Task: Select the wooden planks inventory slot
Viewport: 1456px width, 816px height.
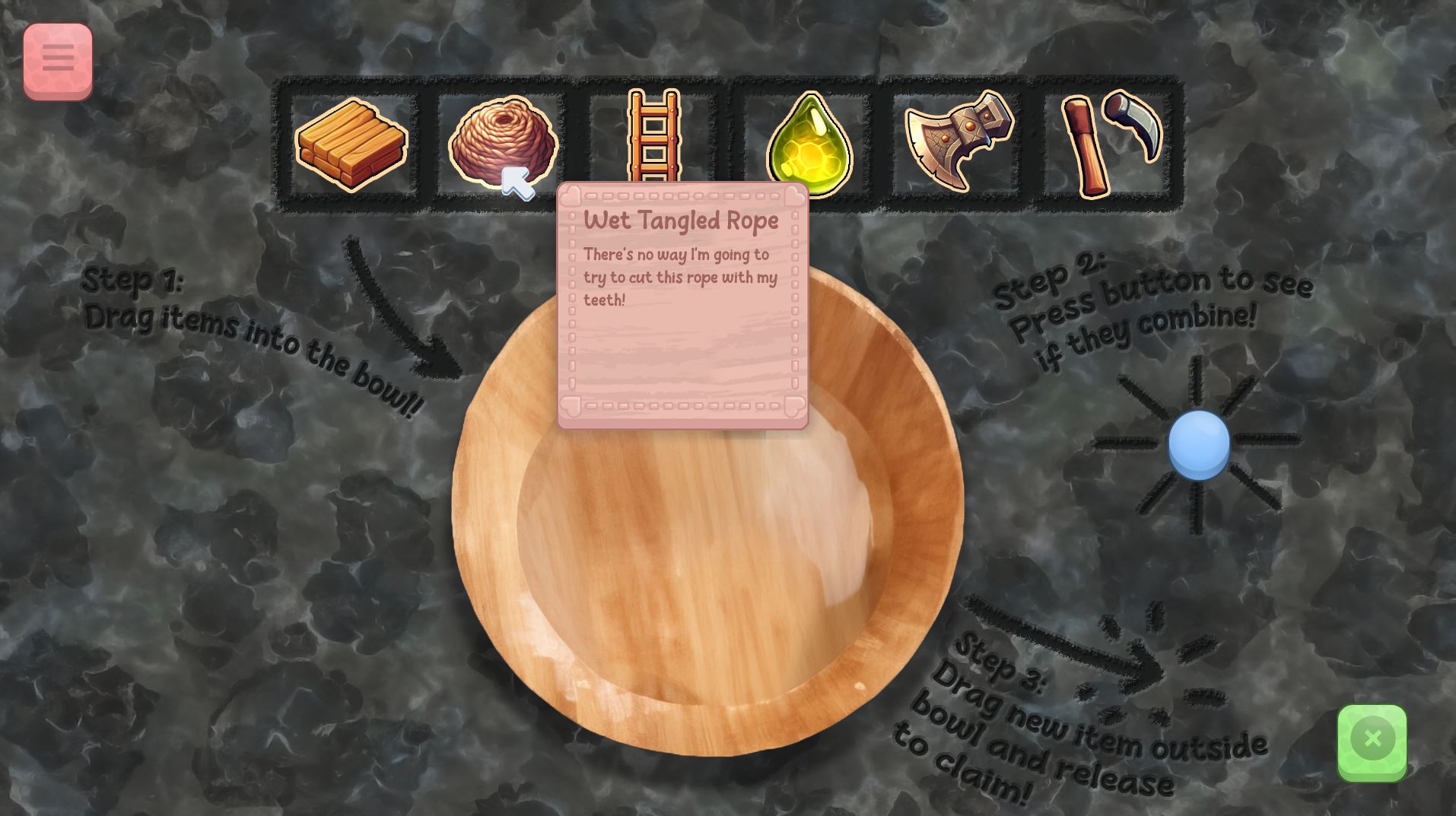Action: 351,144
